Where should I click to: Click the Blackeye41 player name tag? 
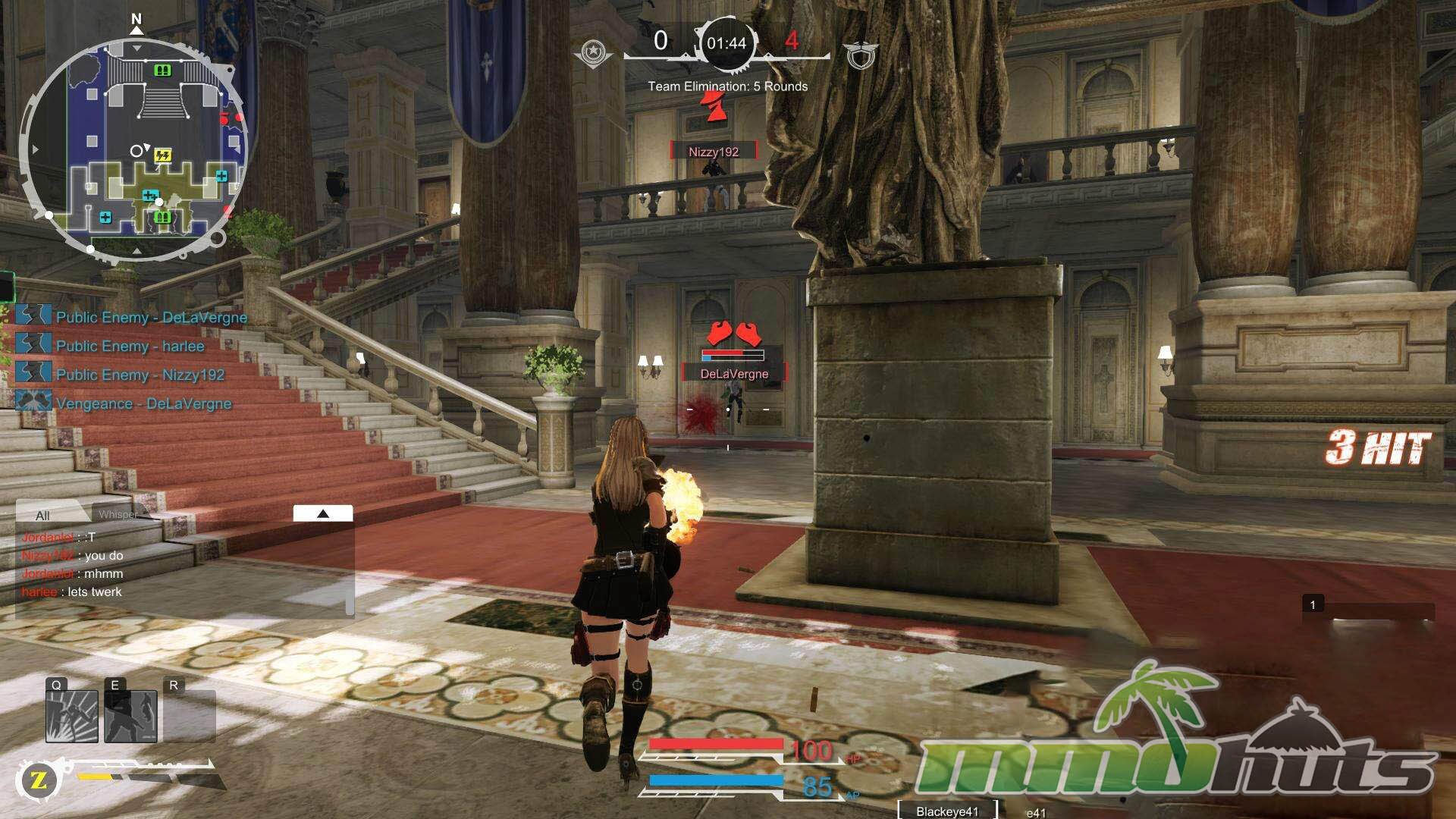(947, 811)
